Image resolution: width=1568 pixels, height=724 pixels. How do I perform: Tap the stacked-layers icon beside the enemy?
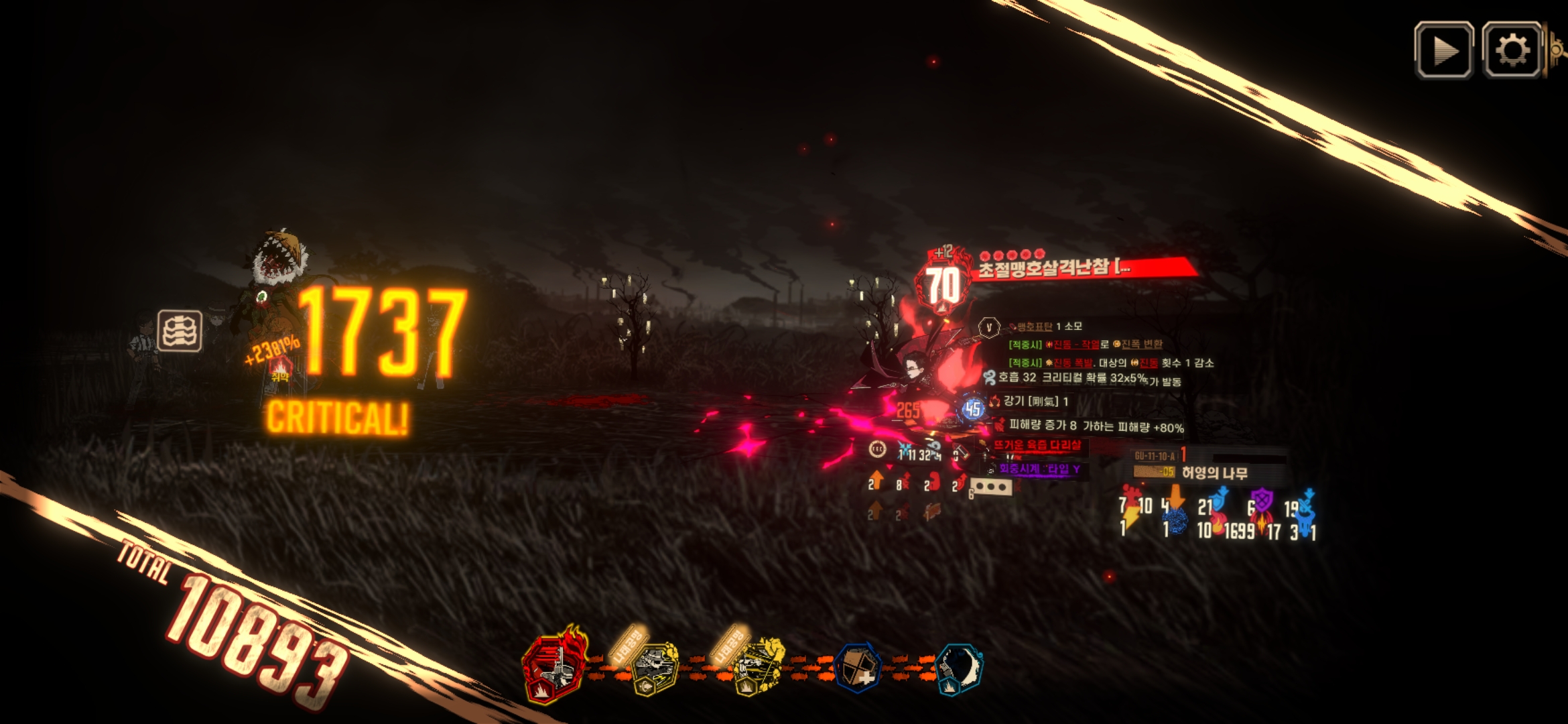[180, 330]
